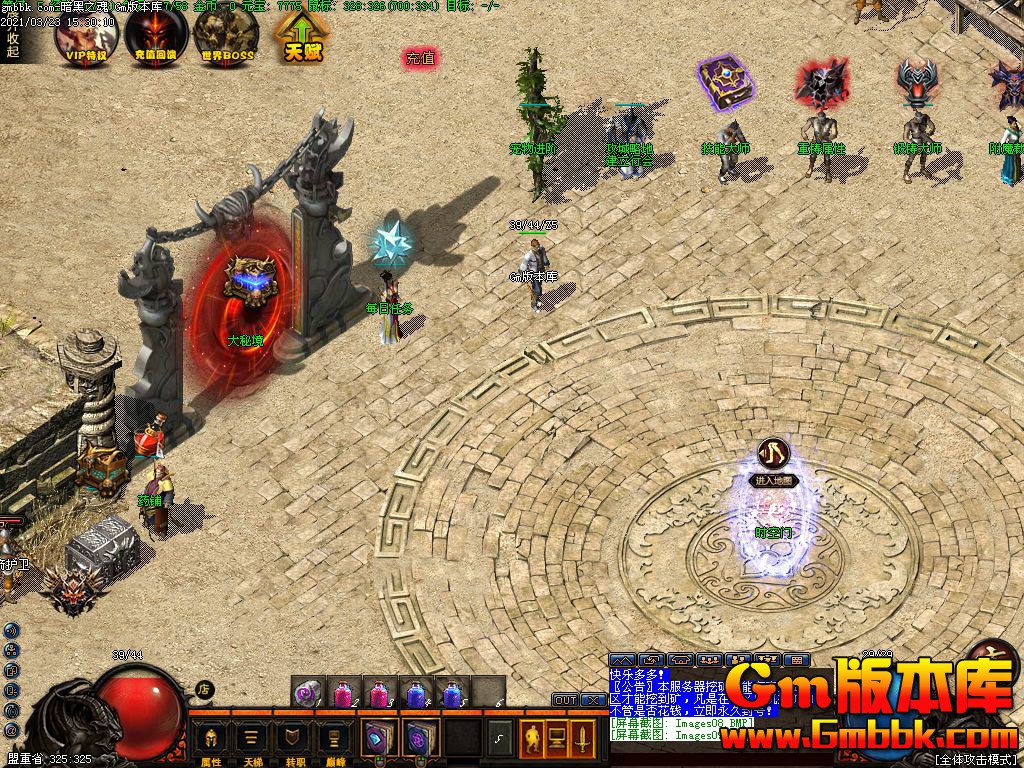Open the computer monitor icon
The width and height of the screenshot is (1024, 768).
[x=557, y=739]
